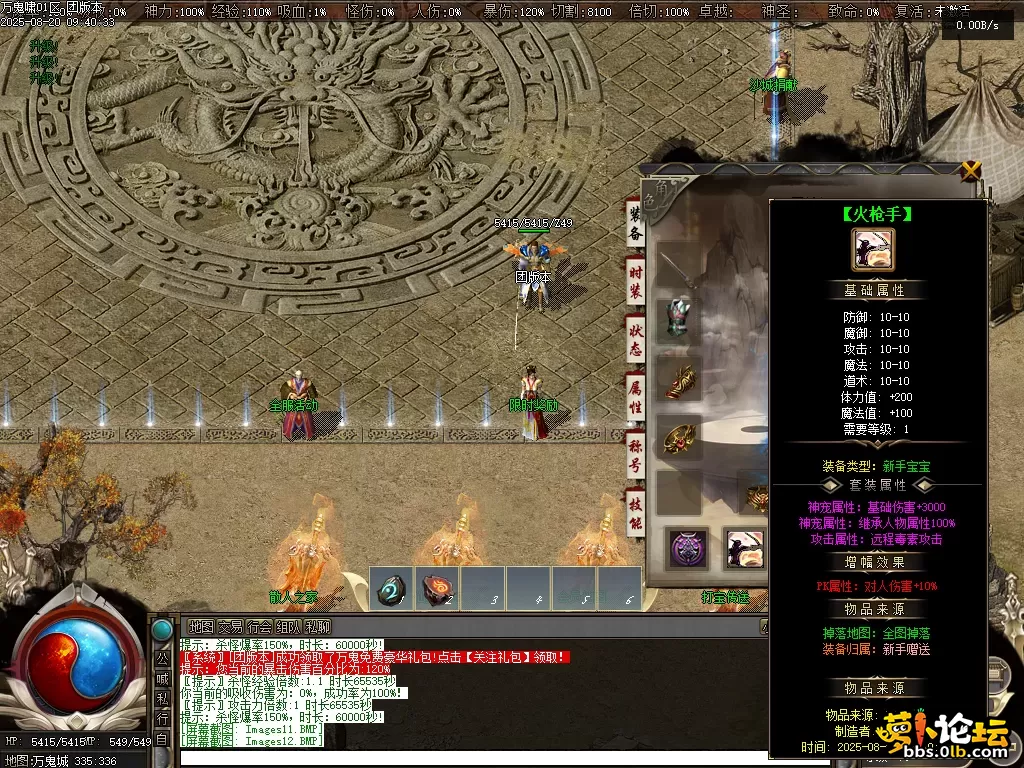Open the 时装 fashion tab

[635, 281]
